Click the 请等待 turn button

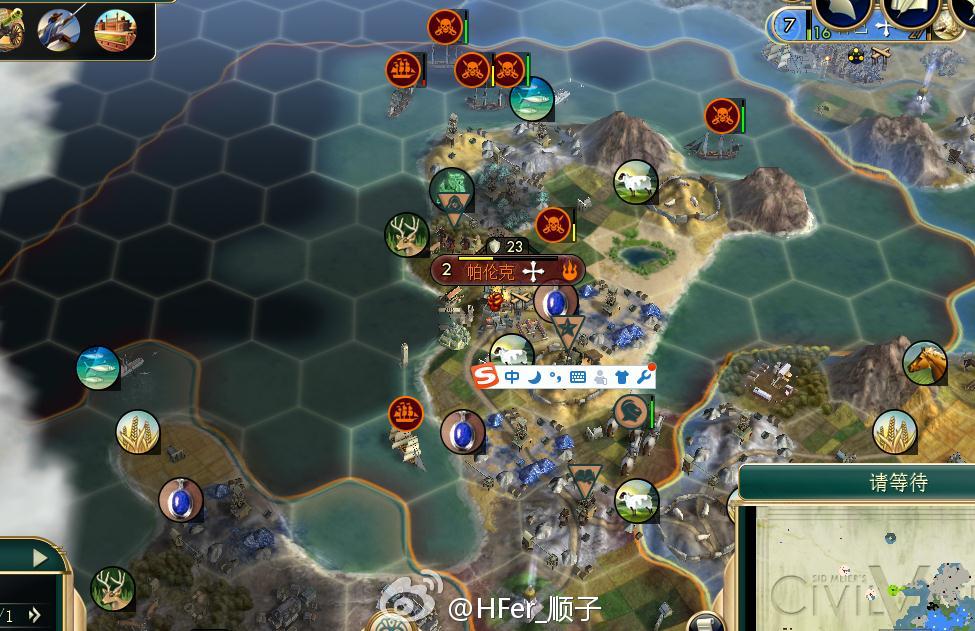(897, 482)
